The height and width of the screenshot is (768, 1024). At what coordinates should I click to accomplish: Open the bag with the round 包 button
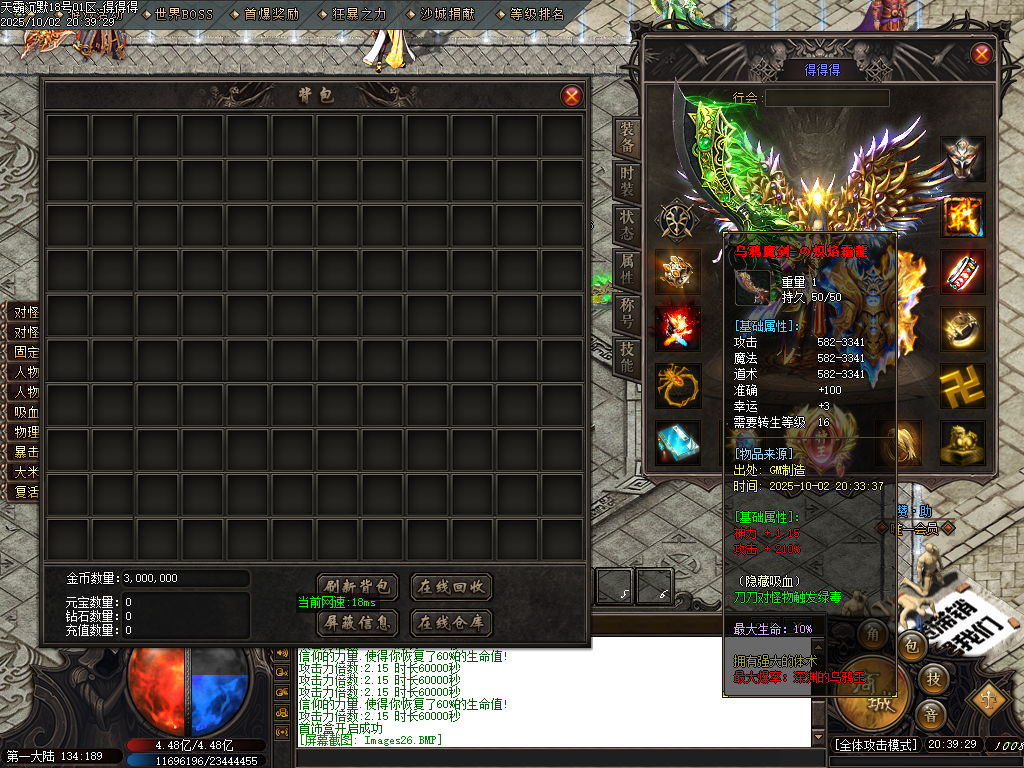click(x=913, y=647)
